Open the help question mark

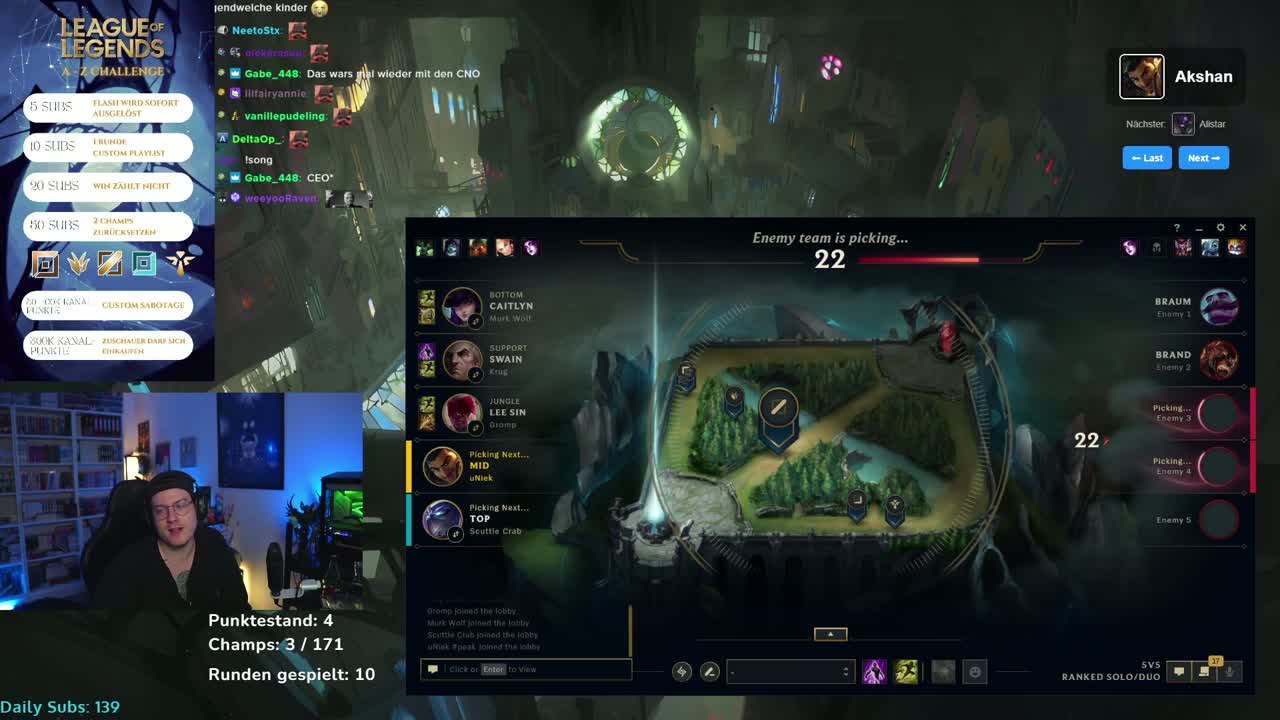click(x=1176, y=228)
